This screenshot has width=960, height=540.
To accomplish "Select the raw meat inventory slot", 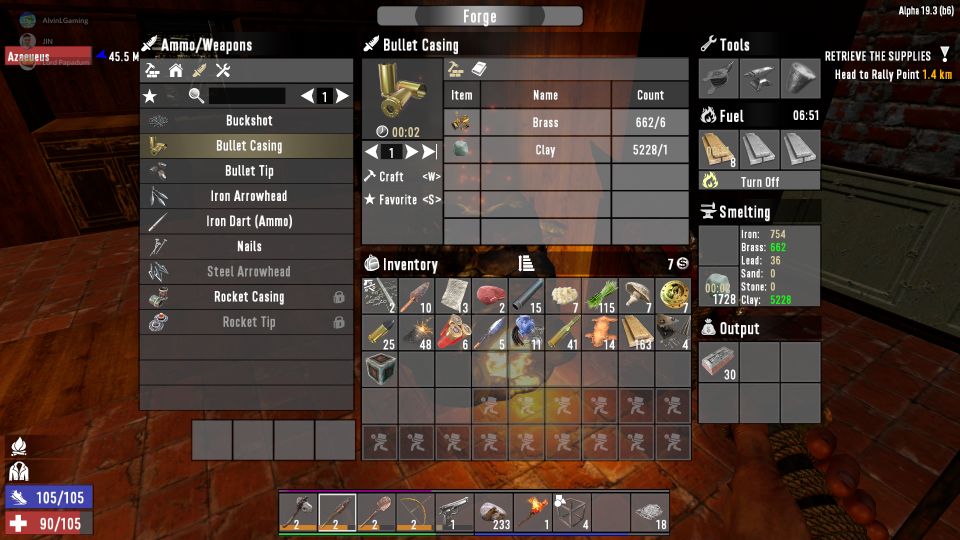I will tap(492, 295).
